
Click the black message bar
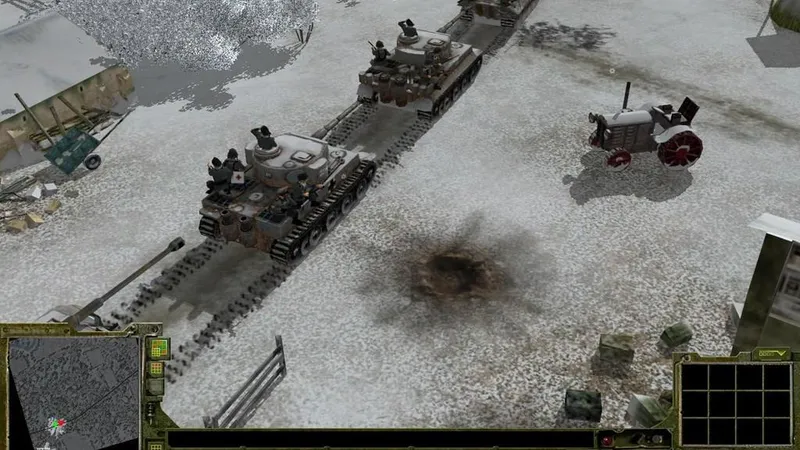point(380,439)
